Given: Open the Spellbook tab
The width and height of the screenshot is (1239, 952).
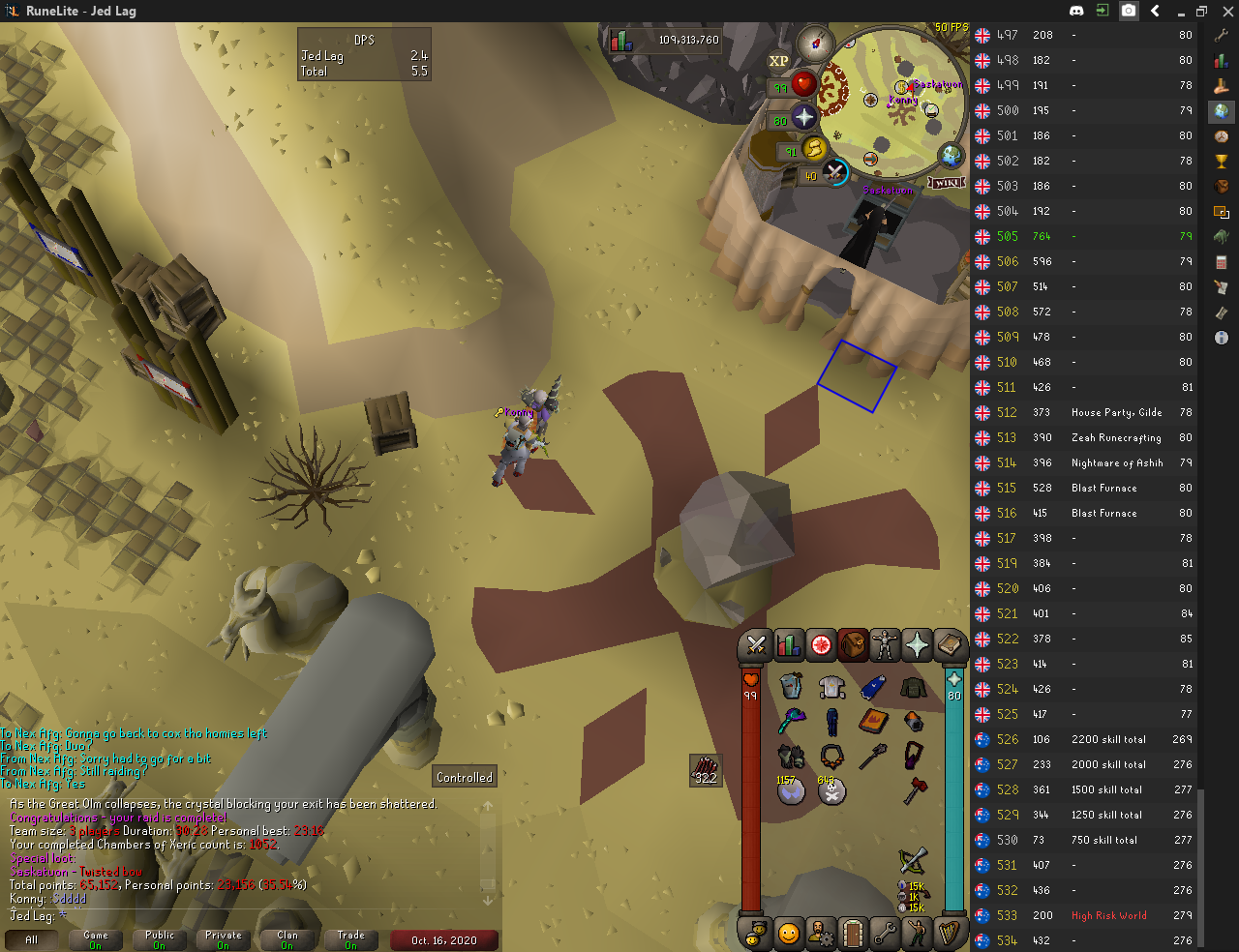Looking at the screenshot, I should click(950, 645).
